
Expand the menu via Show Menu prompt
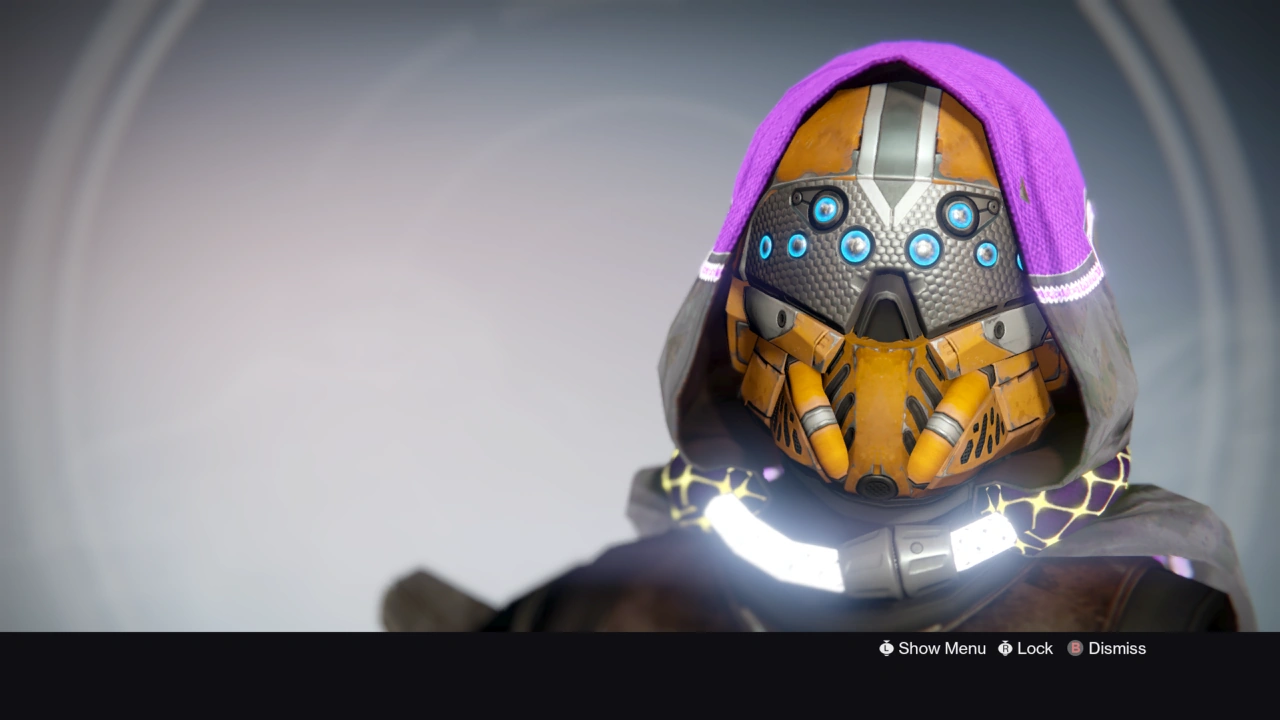pos(940,648)
